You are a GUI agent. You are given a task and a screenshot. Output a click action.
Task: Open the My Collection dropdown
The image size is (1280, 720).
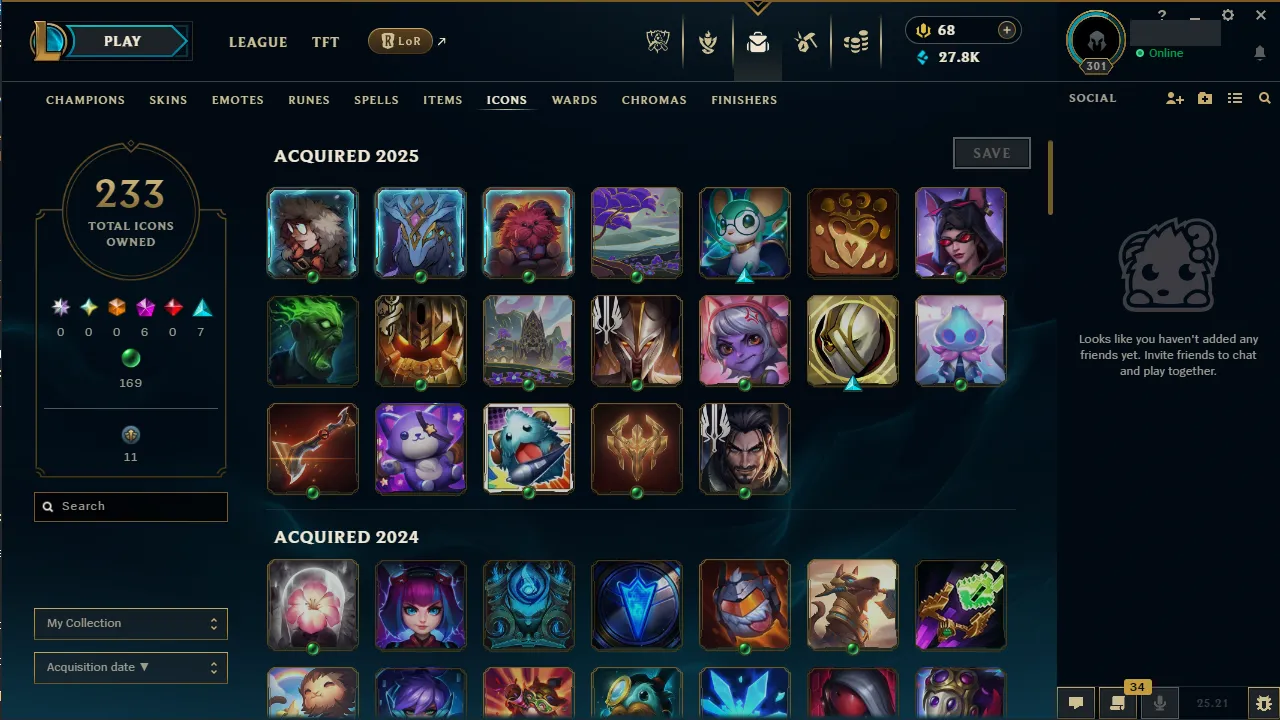click(x=130, y=623)
